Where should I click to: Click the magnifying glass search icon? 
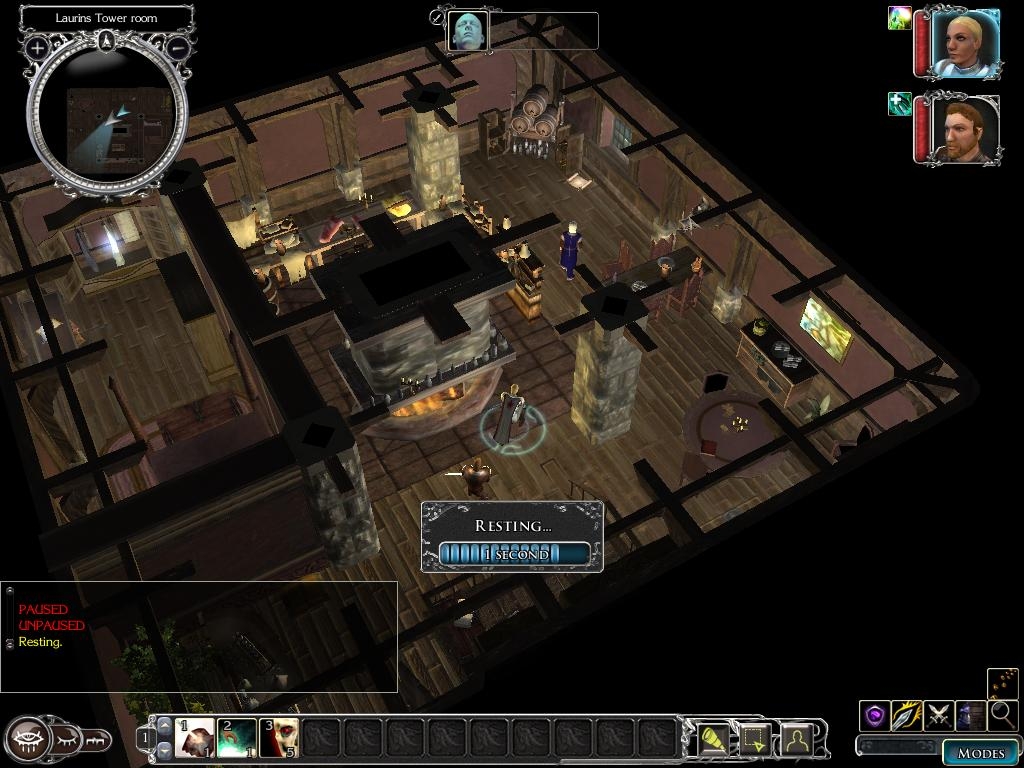1002,715
